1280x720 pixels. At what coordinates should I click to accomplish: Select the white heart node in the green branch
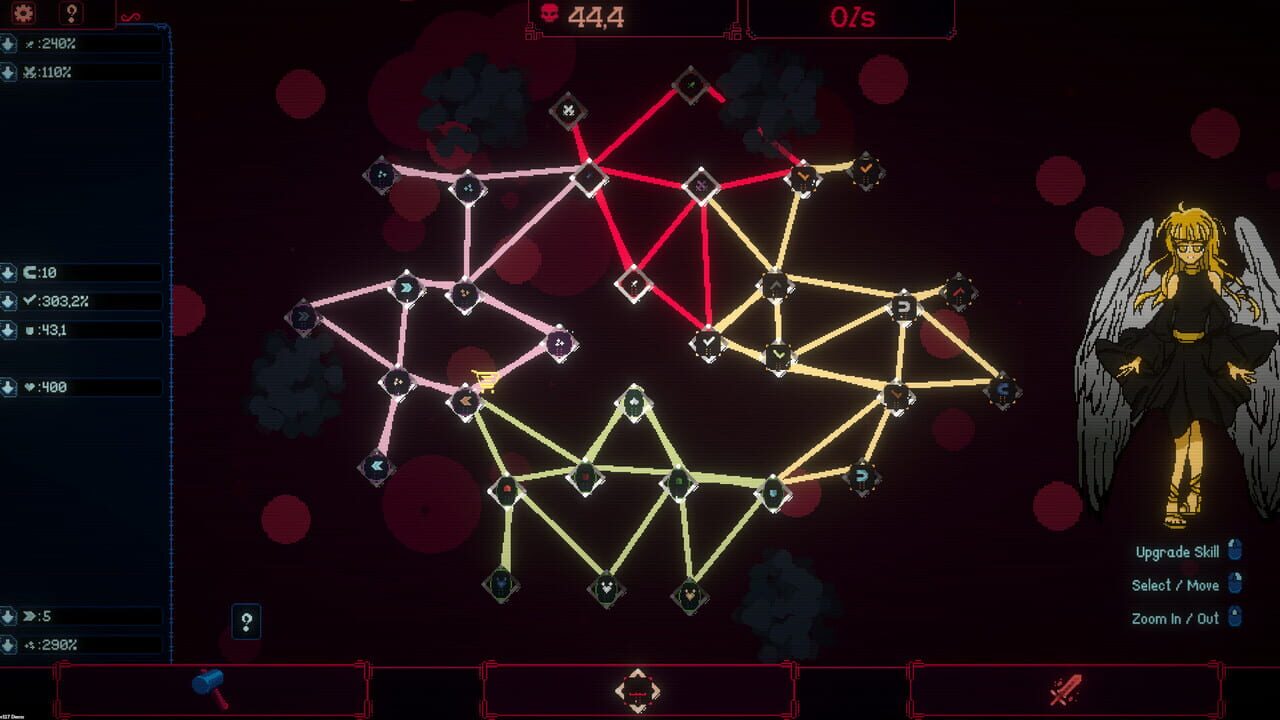coord(605,590)
